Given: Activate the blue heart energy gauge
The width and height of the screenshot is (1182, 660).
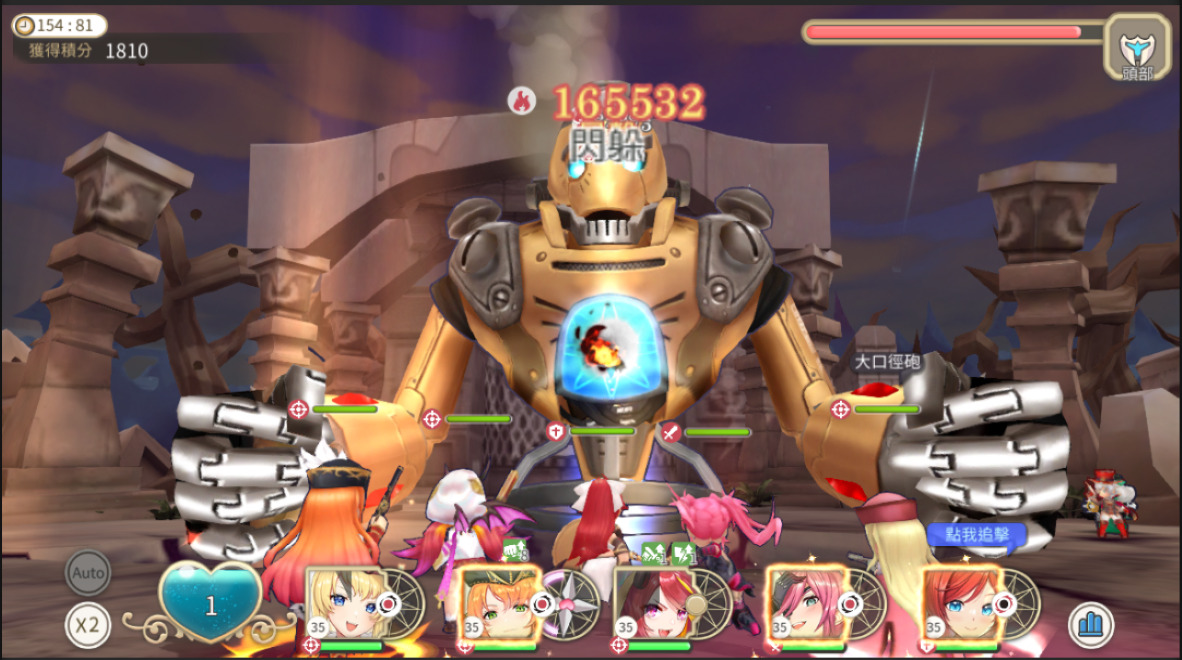Looking at the screenshot, I should tap(211, 603).
